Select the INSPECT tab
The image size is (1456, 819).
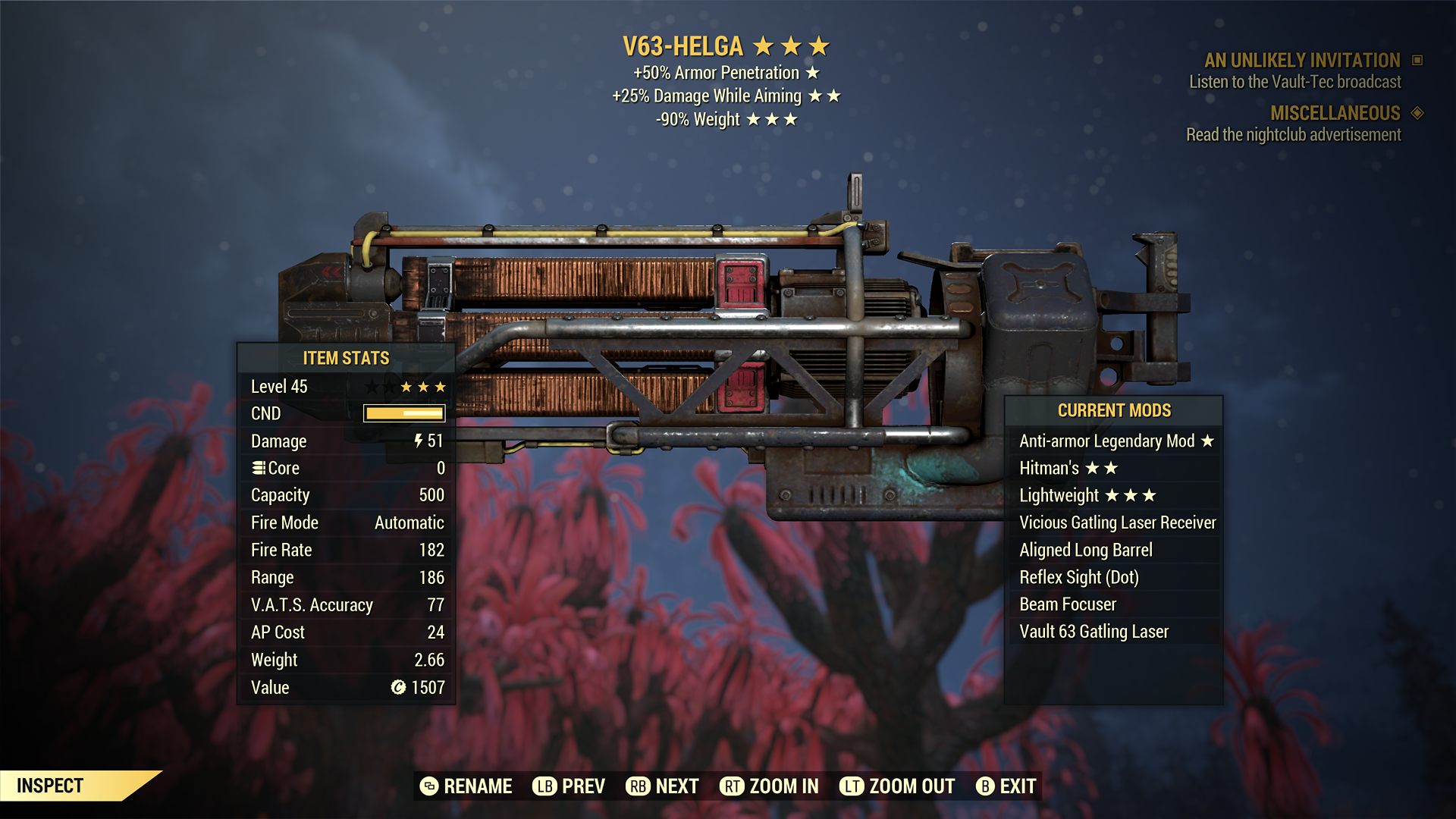51,786
